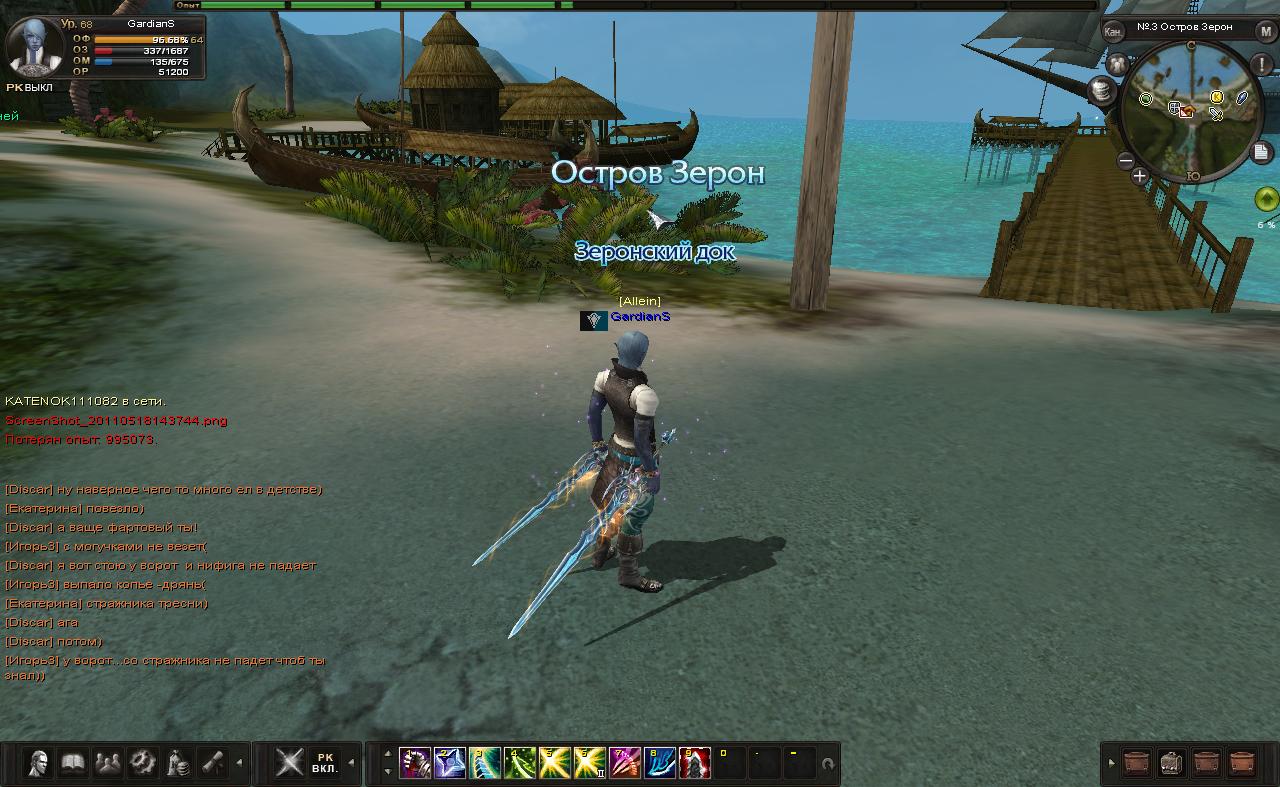Open the rolled scroll icon
This screenshot has height=787, width=1280.
click(212, 763)
